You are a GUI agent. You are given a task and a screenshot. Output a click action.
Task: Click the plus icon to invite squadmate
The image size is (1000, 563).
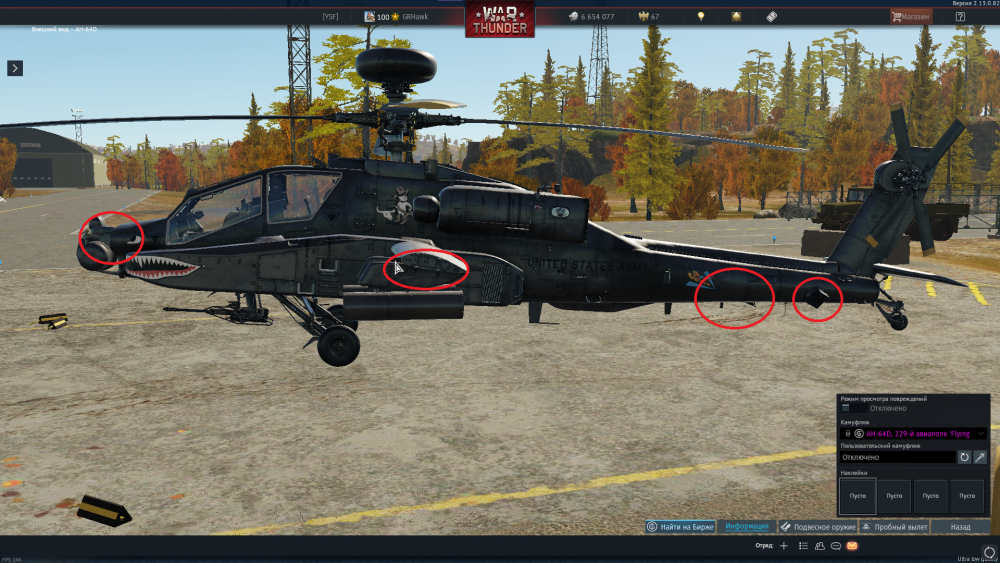(x=784, y=546)
